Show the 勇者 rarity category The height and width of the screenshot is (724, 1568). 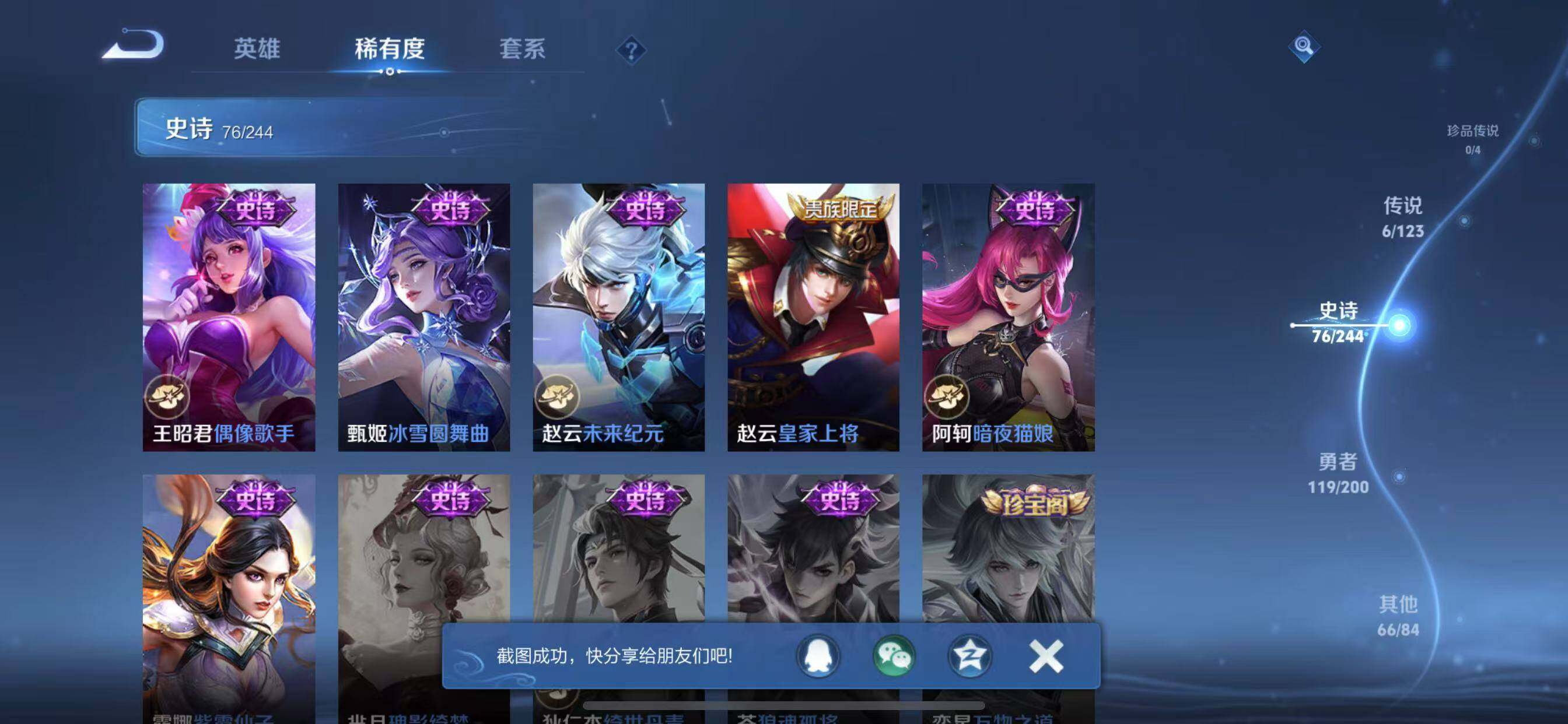pos(1338,473)
